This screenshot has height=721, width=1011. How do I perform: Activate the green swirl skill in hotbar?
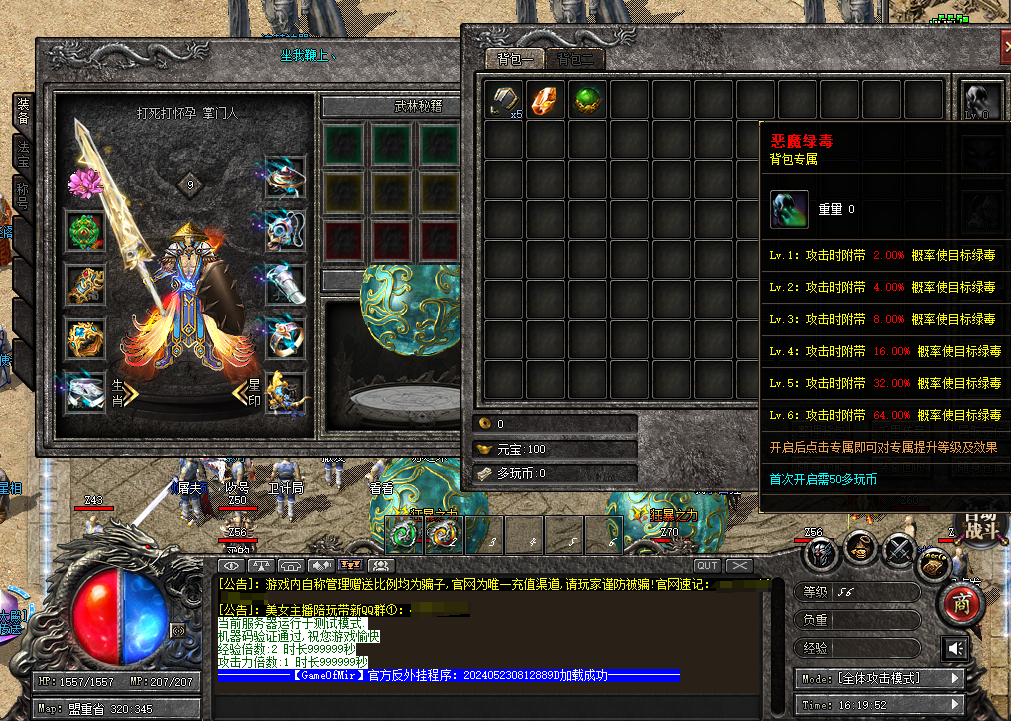coord(405,535)
